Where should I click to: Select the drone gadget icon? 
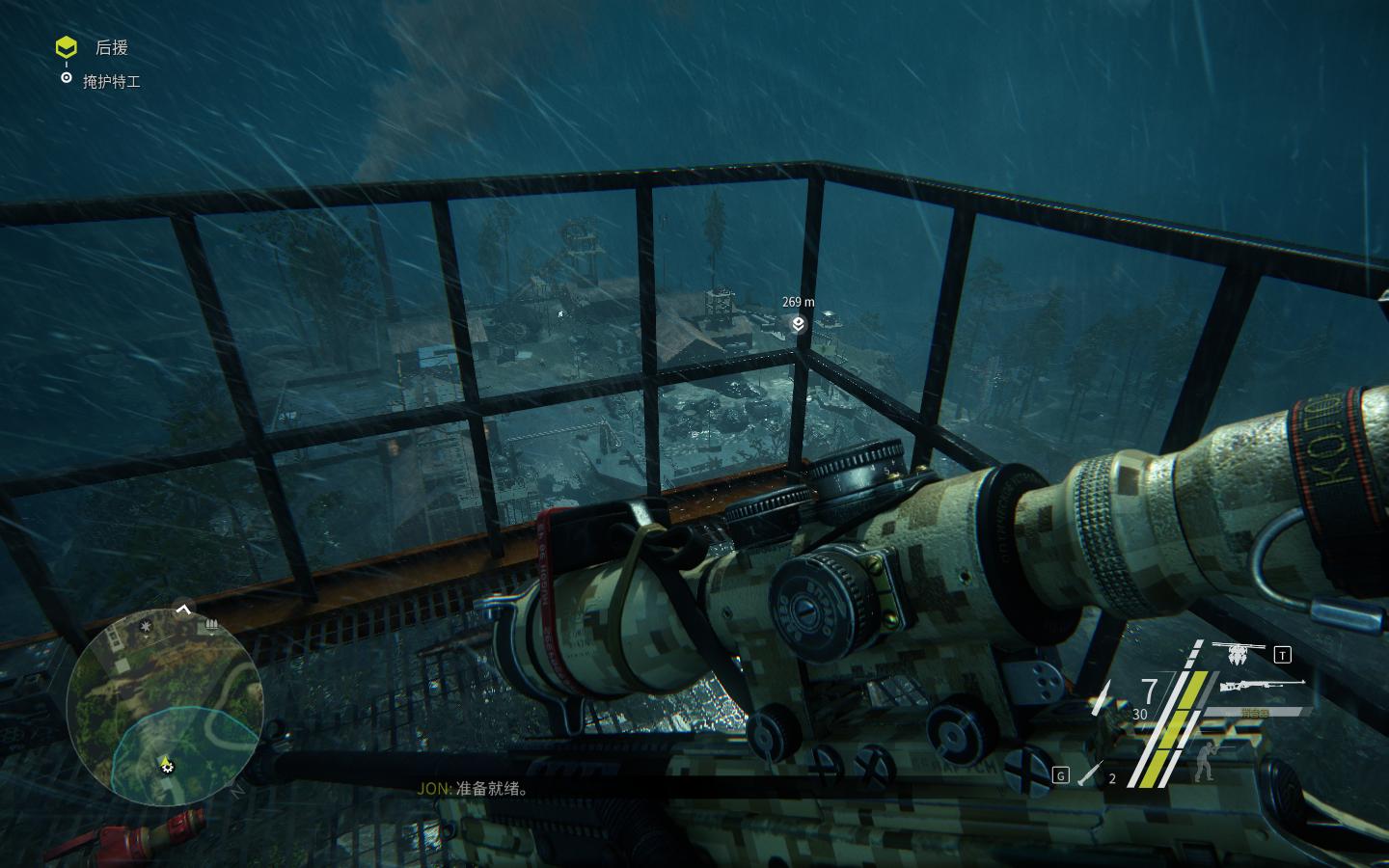coord(1238,654)
